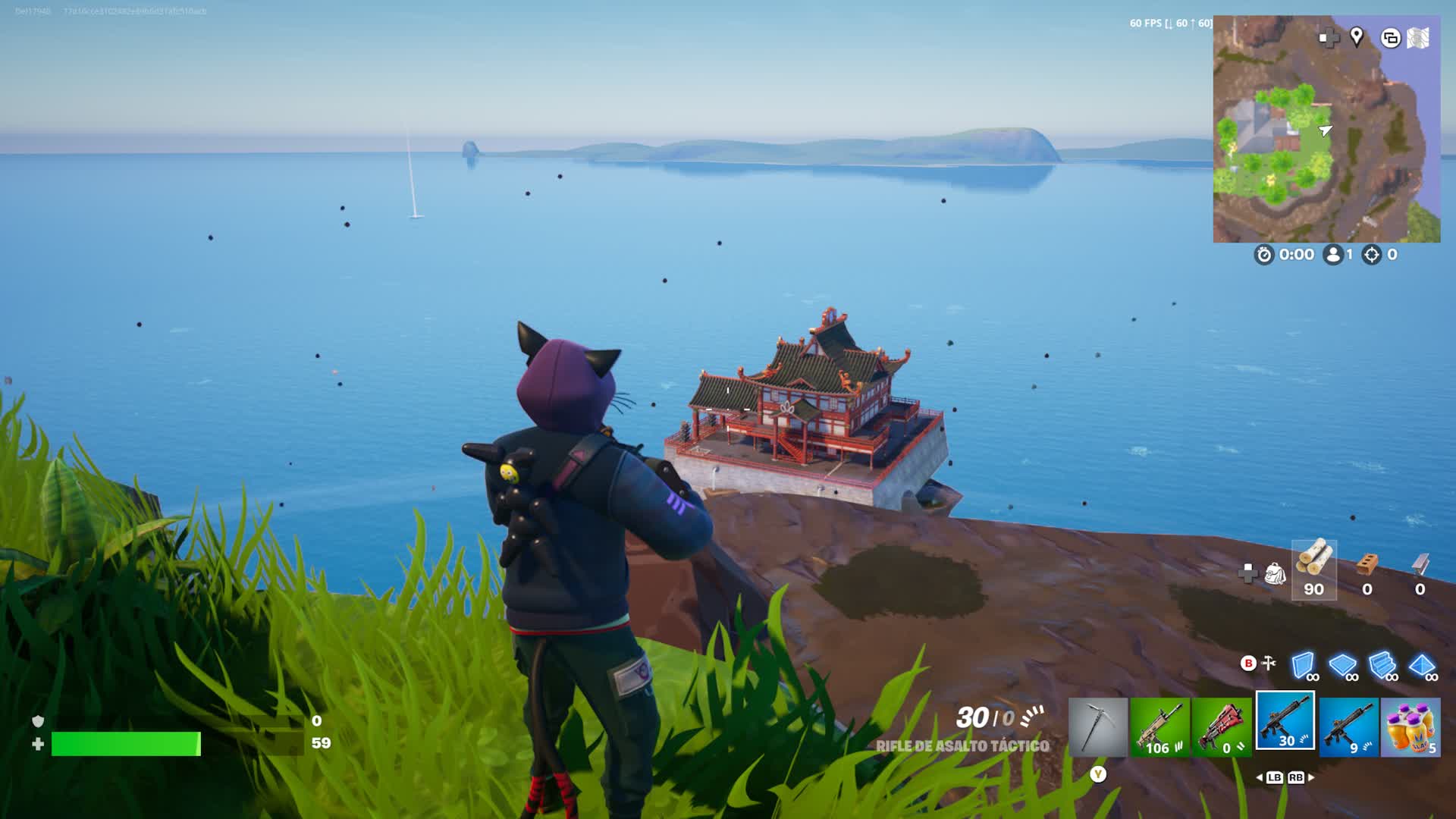Choose the red shotgun slot

1221,727
